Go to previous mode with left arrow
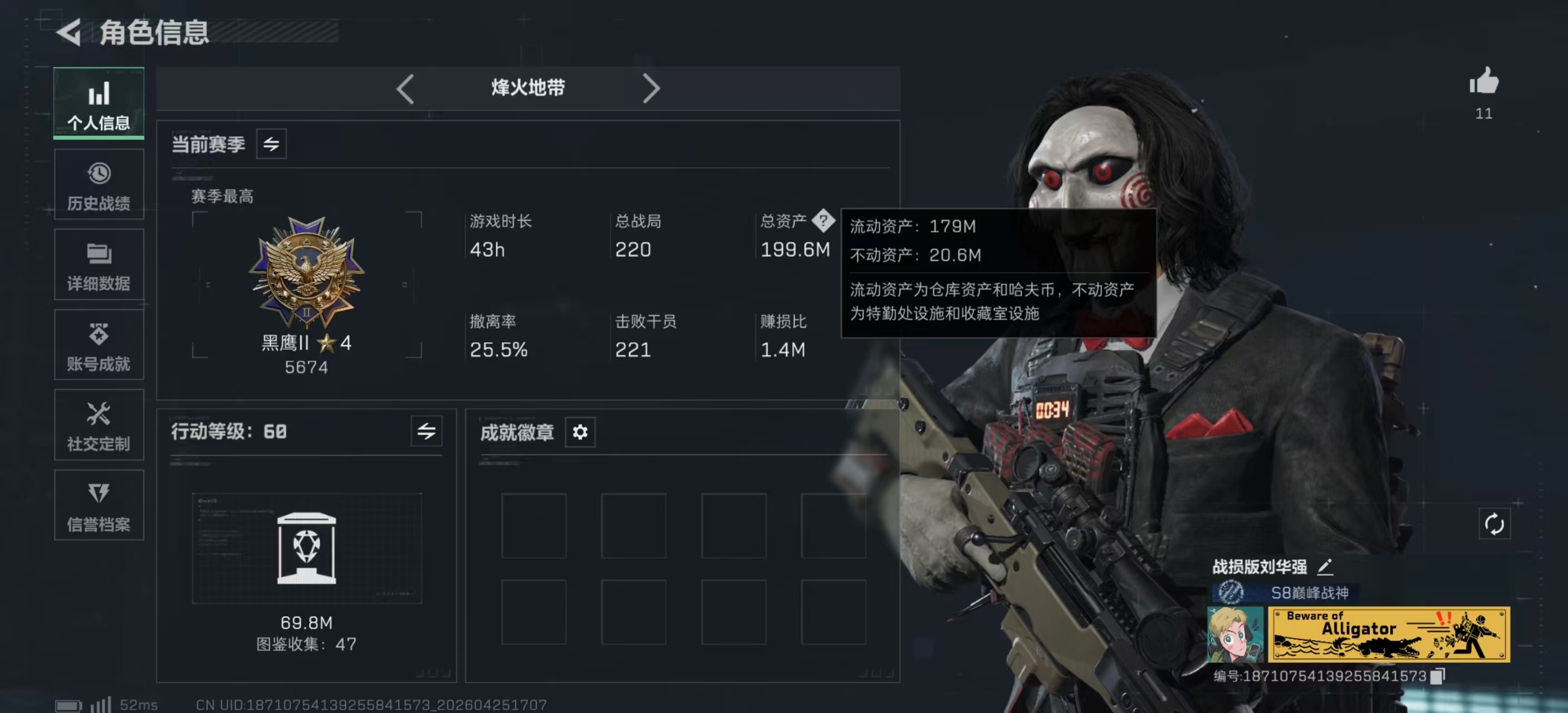 tap(405, 88)
